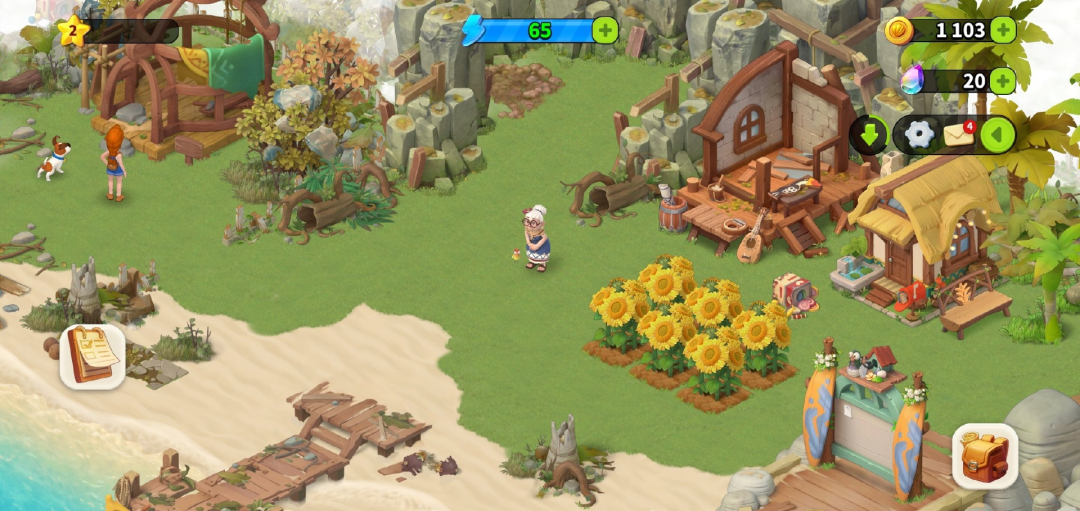1080x511 pixels.
Task: View player level star badge
Action: click(72, 31)
